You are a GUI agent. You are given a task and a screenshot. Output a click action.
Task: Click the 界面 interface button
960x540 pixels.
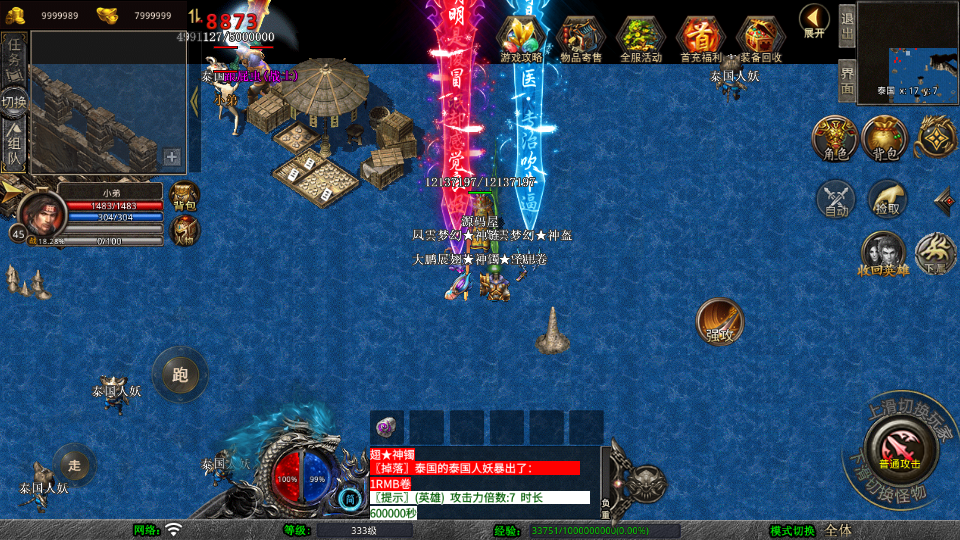pos(847,80)
